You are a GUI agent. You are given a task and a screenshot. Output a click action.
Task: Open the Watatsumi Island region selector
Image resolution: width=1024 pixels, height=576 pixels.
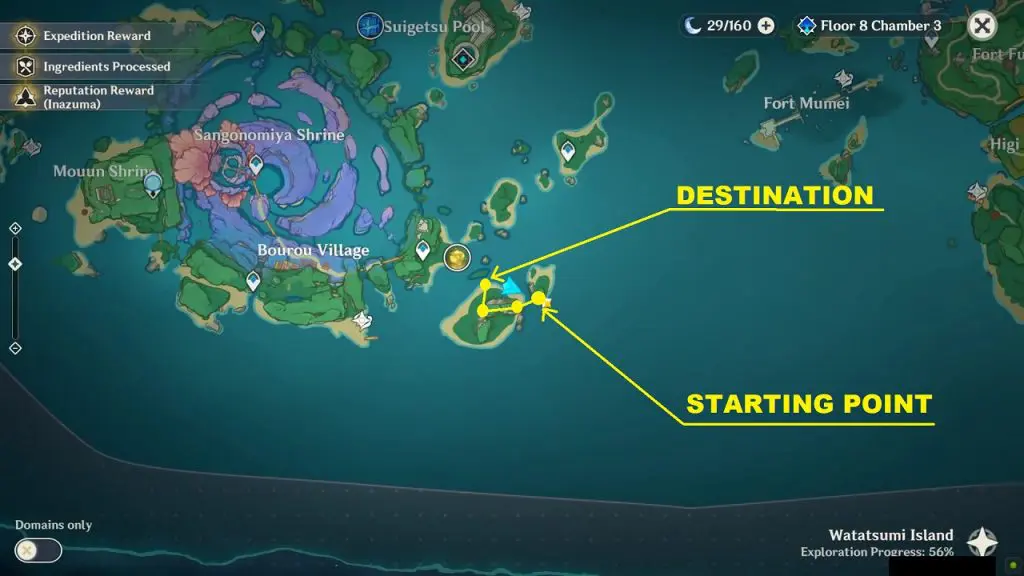click(982, 543)
